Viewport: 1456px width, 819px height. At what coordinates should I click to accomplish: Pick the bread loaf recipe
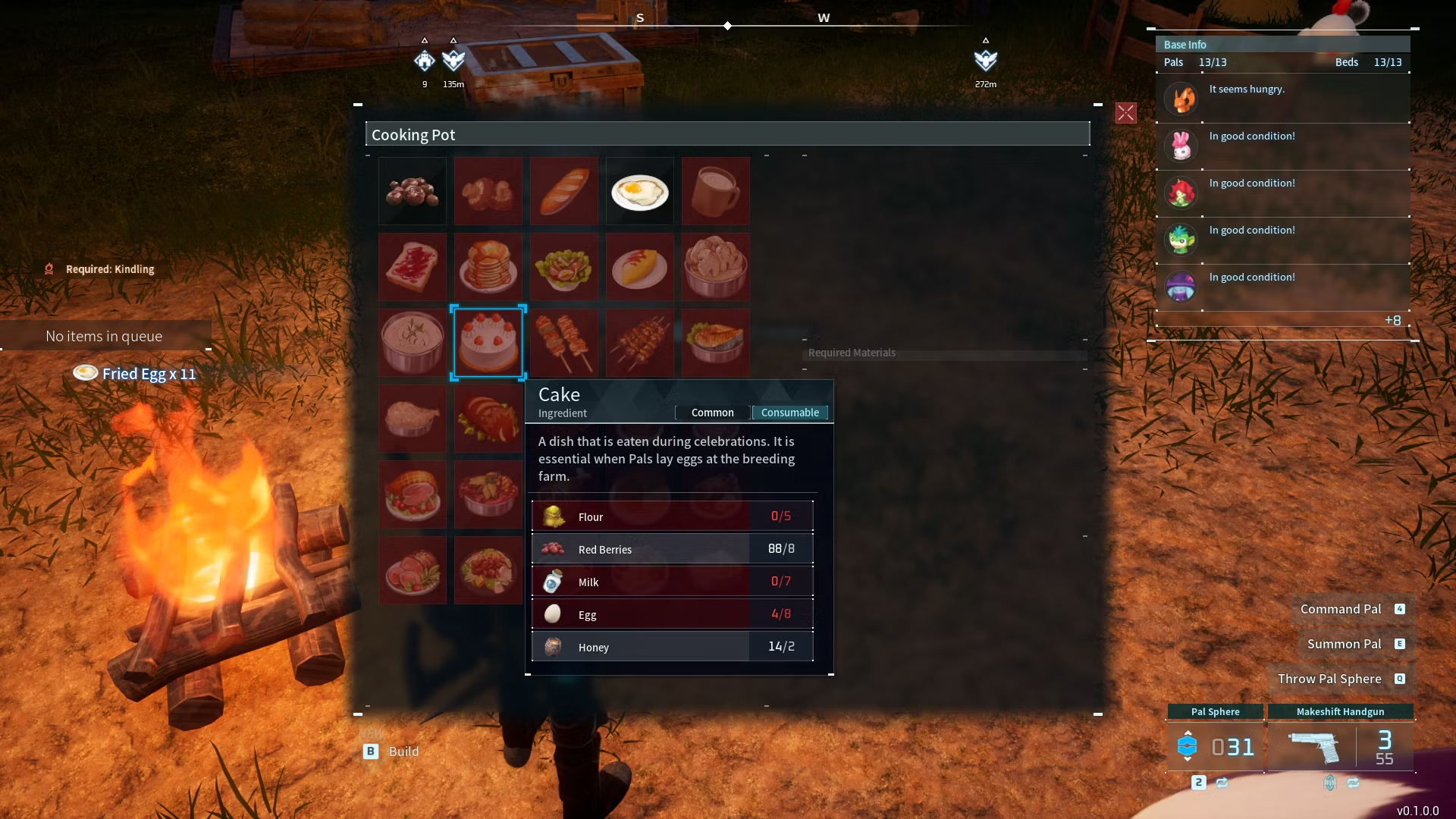[x=563, y=191]
